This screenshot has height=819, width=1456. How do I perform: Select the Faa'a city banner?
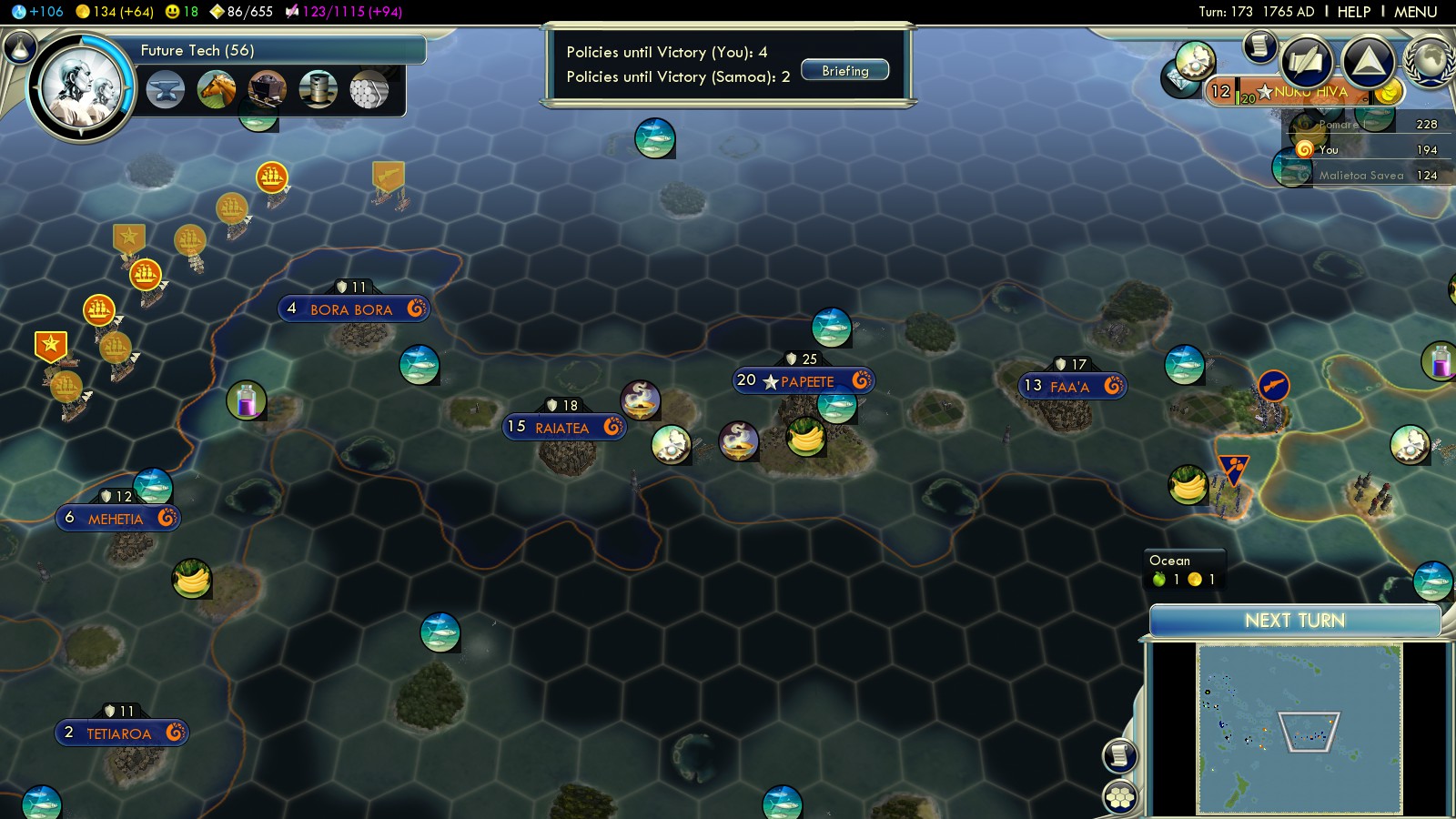point(1071,387)
